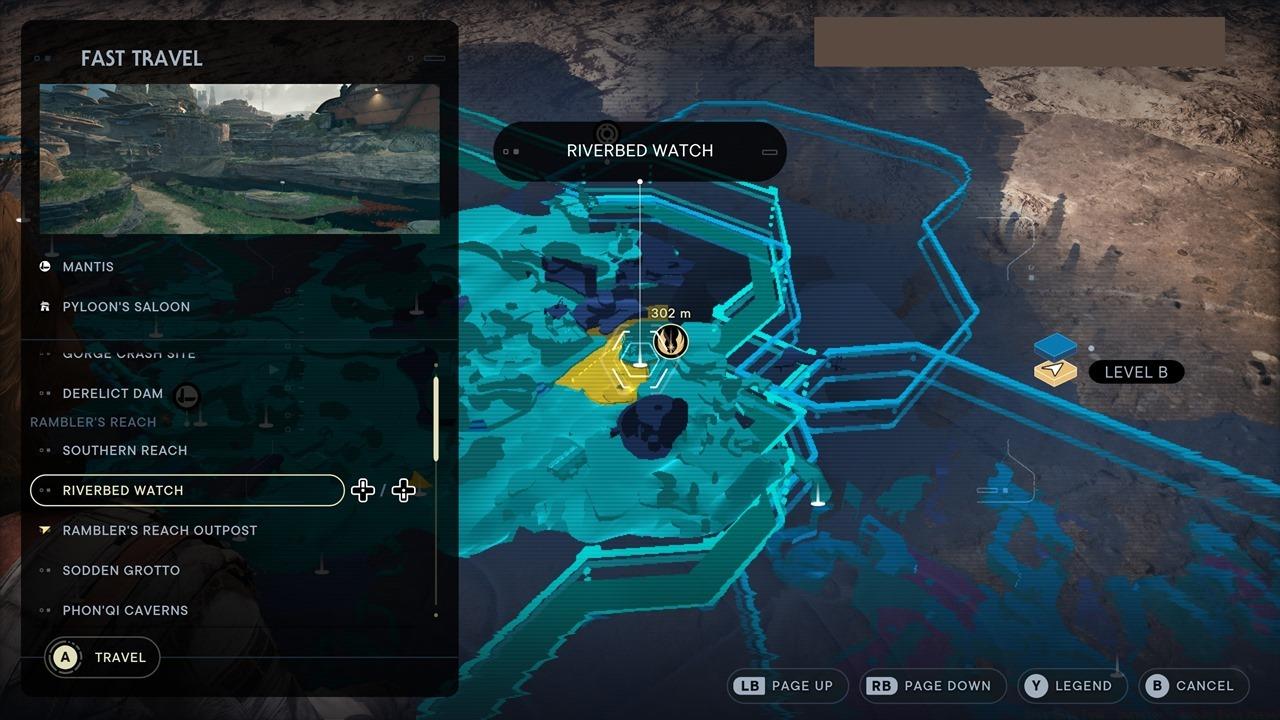Click the dash toggle beside the Fast Travel title

(x=433, y=59)
